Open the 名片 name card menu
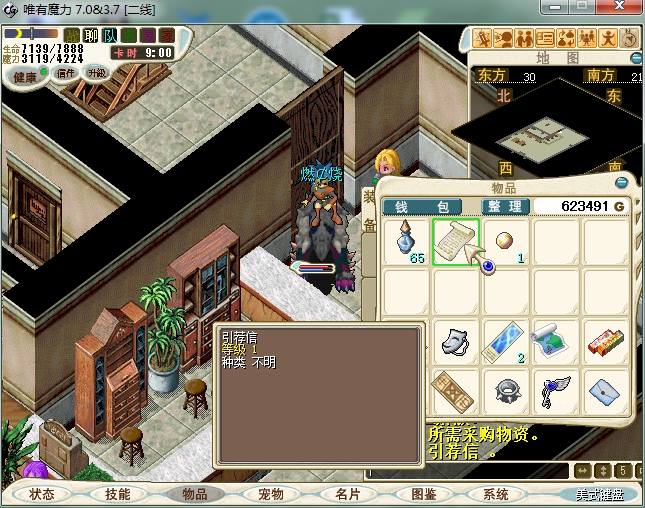645x508 pixels. click(x=347, y=494)
